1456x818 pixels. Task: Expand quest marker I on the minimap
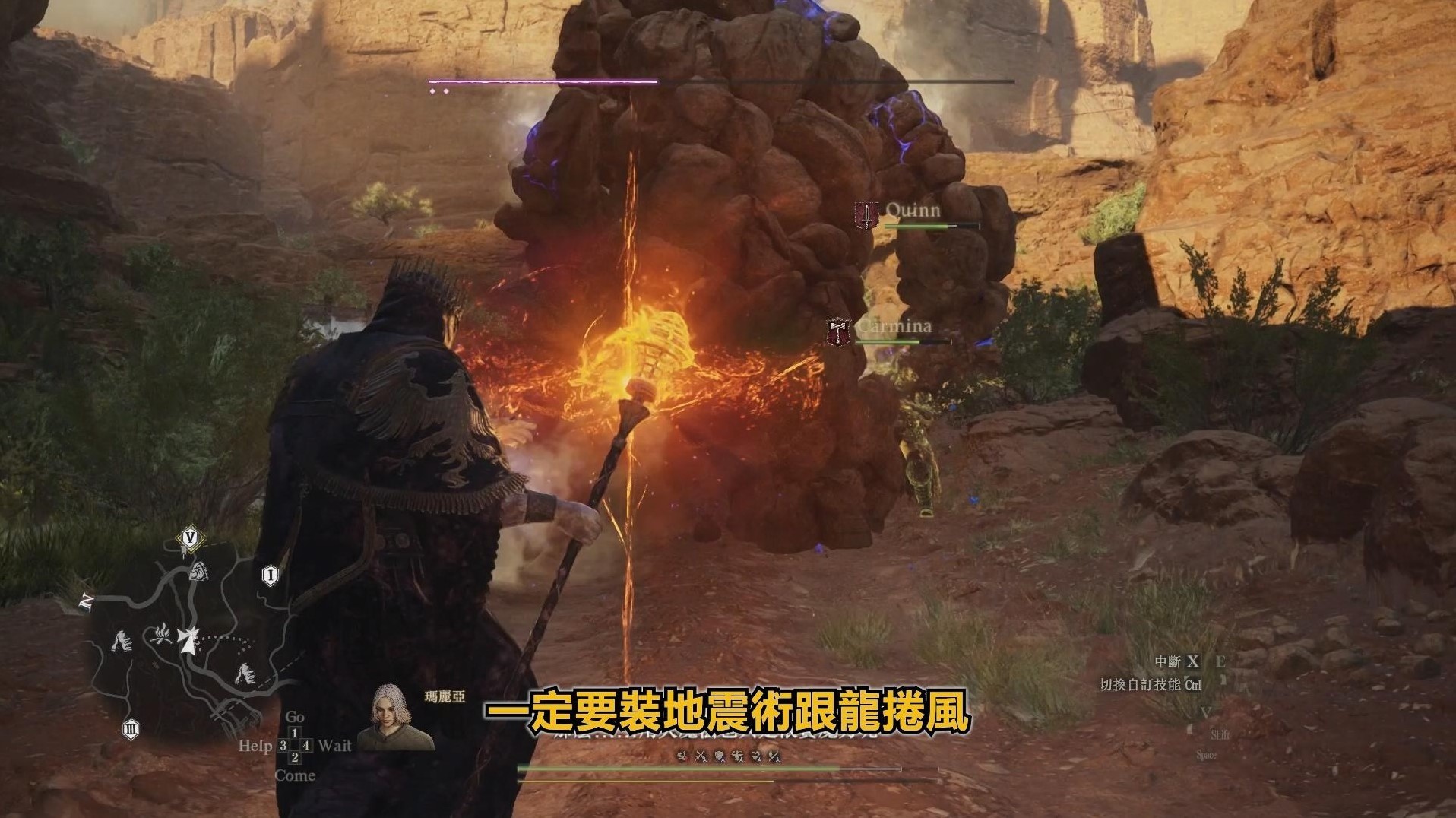271,575
